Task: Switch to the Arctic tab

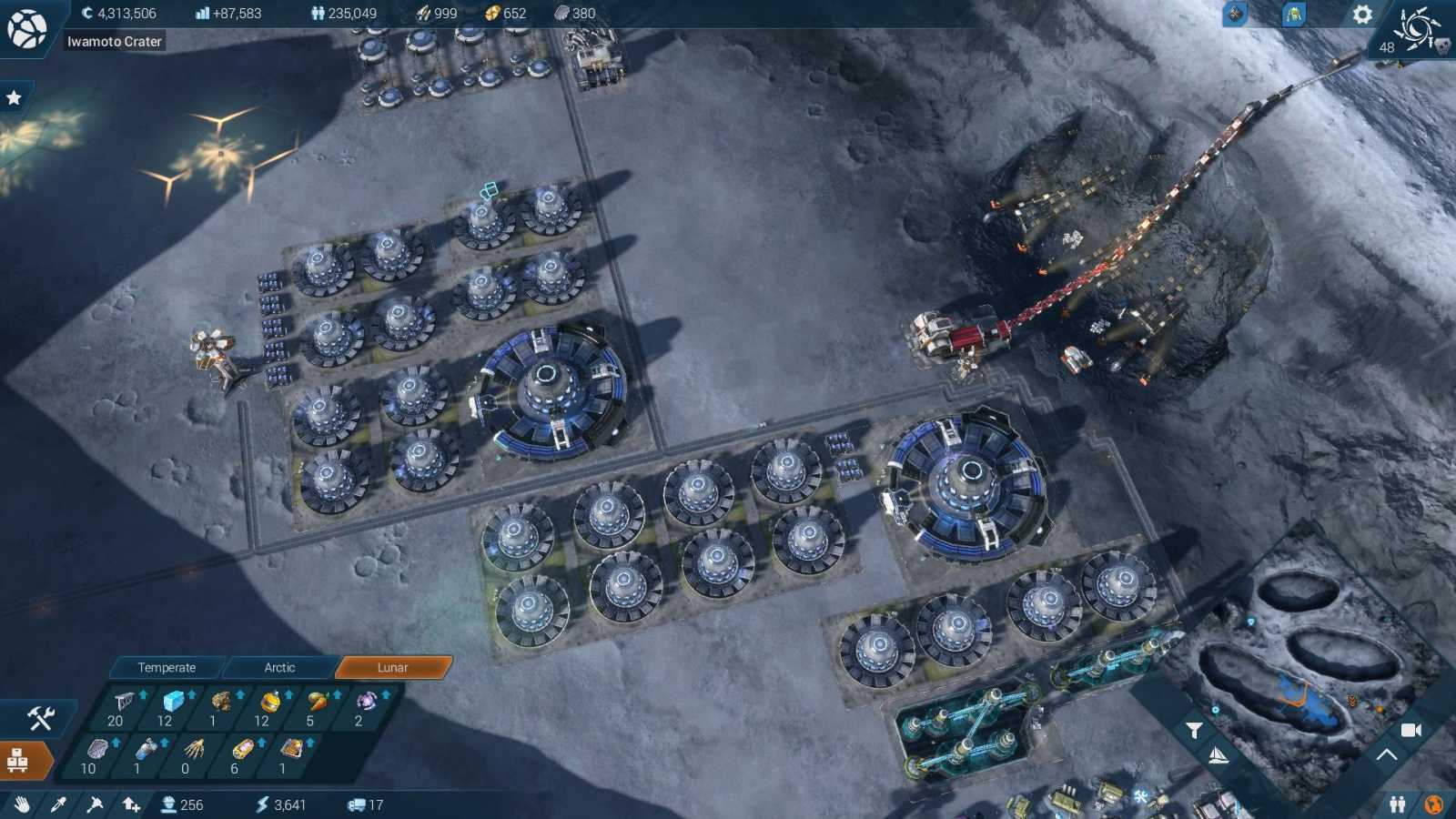Action: pyautogui.click(x=278, y=667)
